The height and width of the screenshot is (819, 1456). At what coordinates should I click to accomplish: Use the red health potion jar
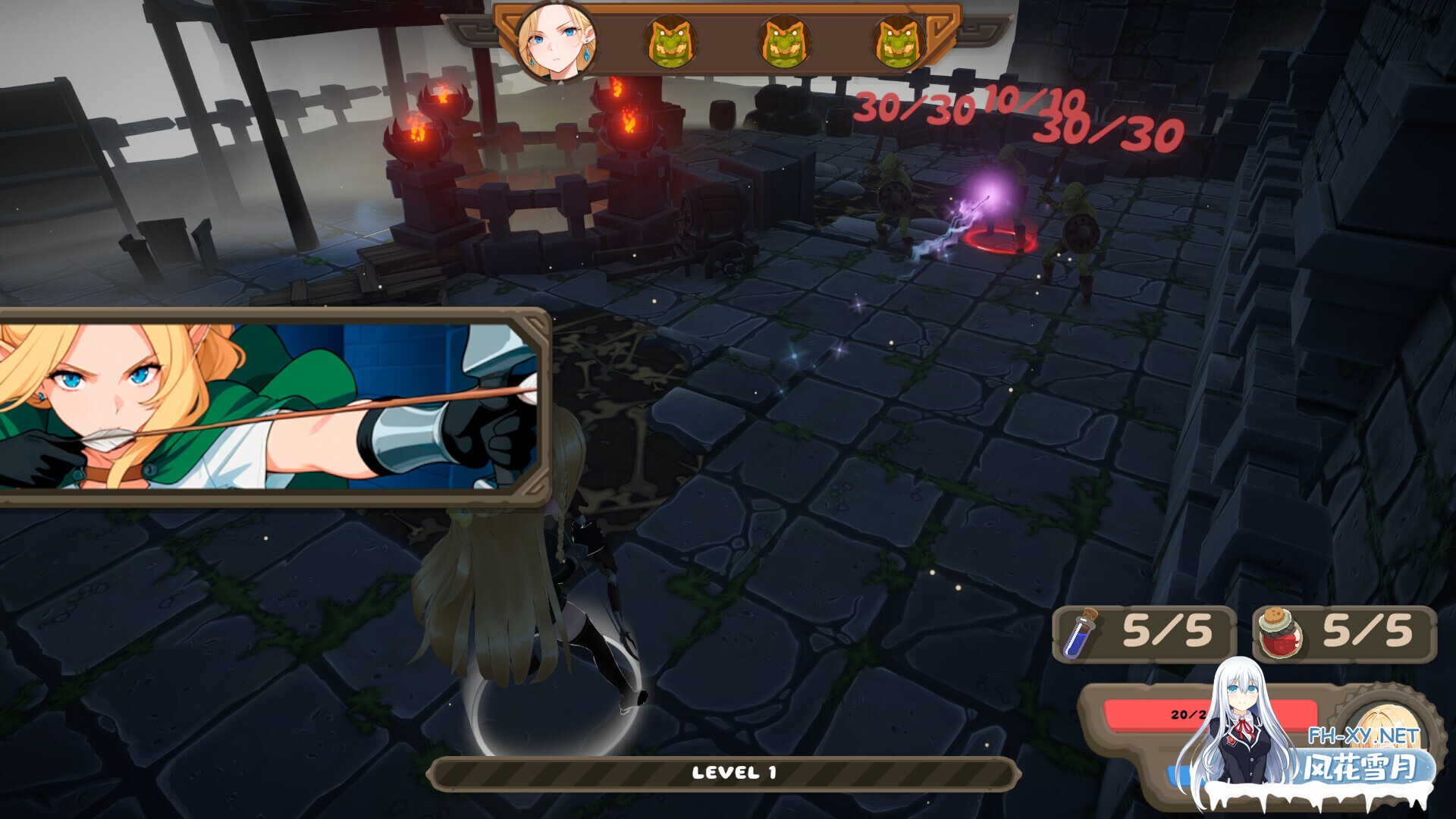[x=1279, y=633]
